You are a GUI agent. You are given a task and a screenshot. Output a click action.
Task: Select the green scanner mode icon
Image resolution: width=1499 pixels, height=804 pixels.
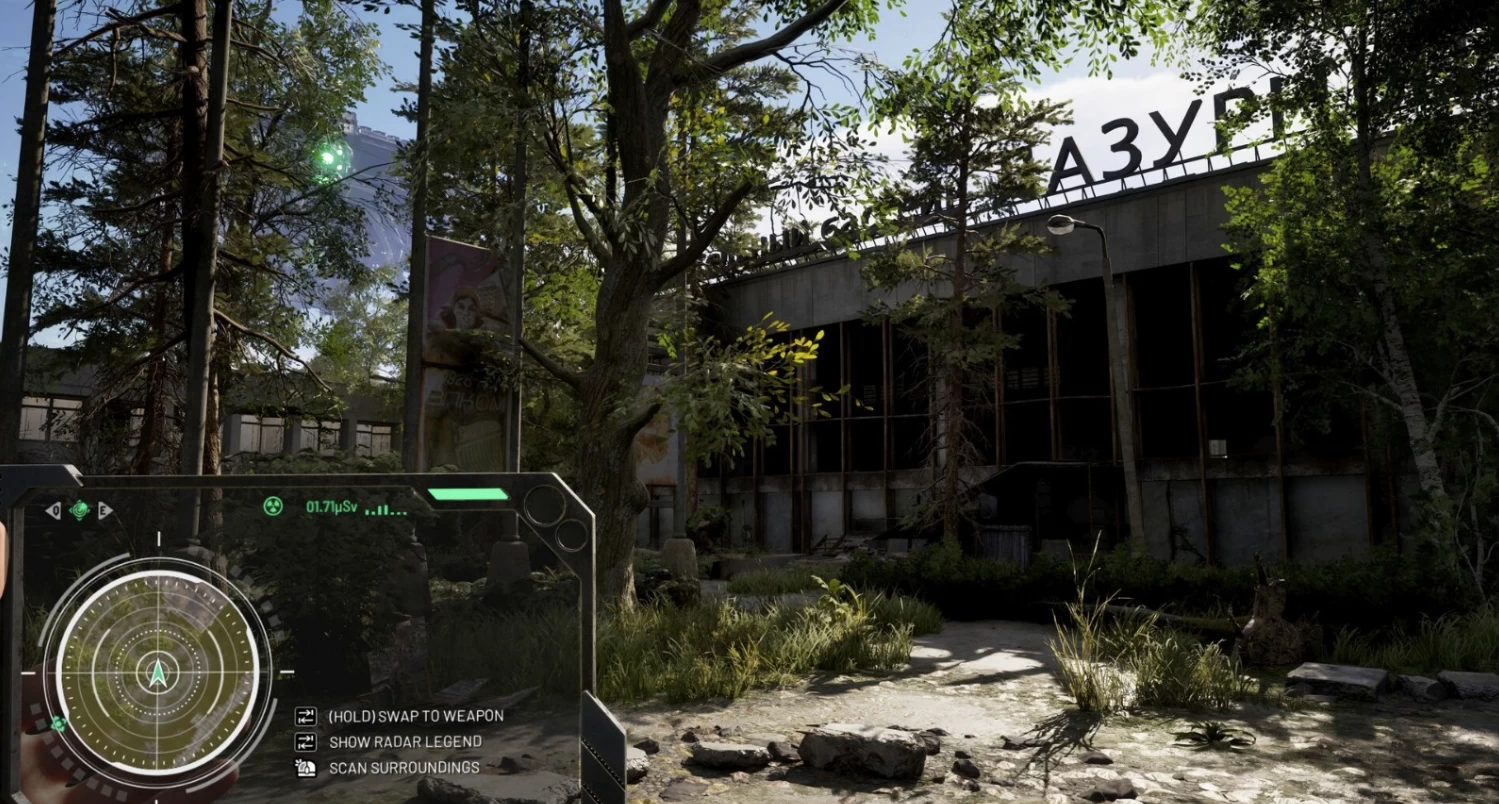pos(79,510)
